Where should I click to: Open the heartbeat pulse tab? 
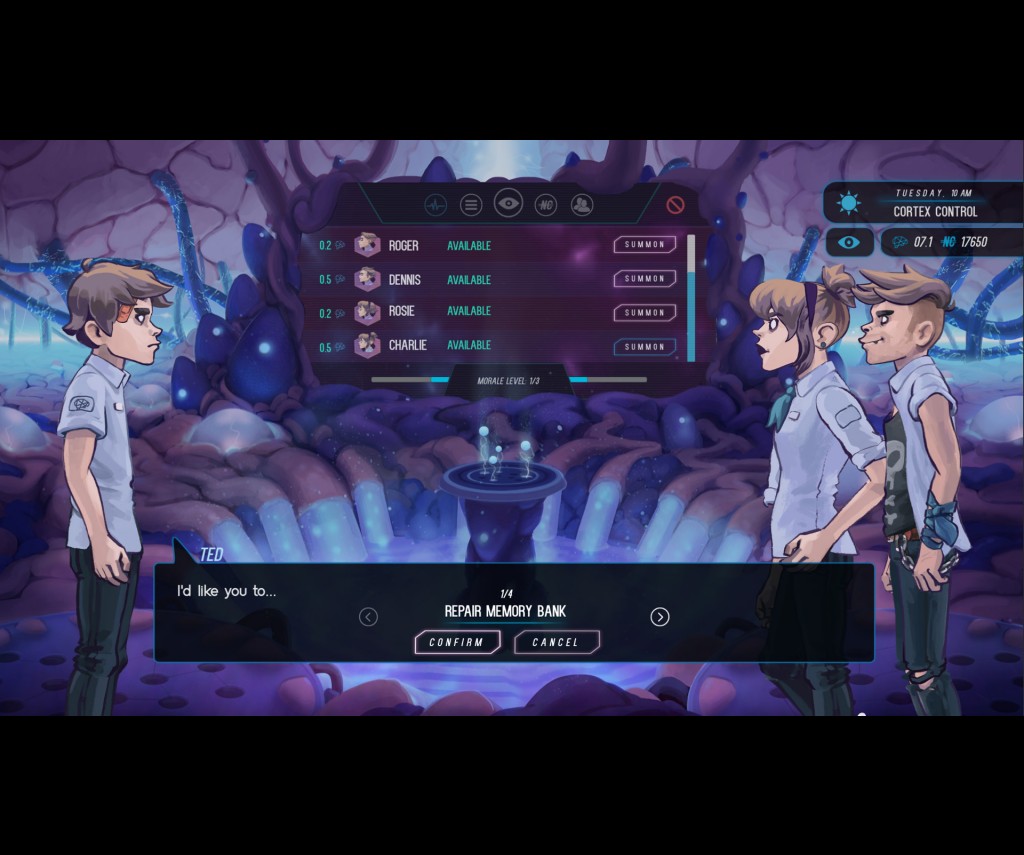click(435, 205)
